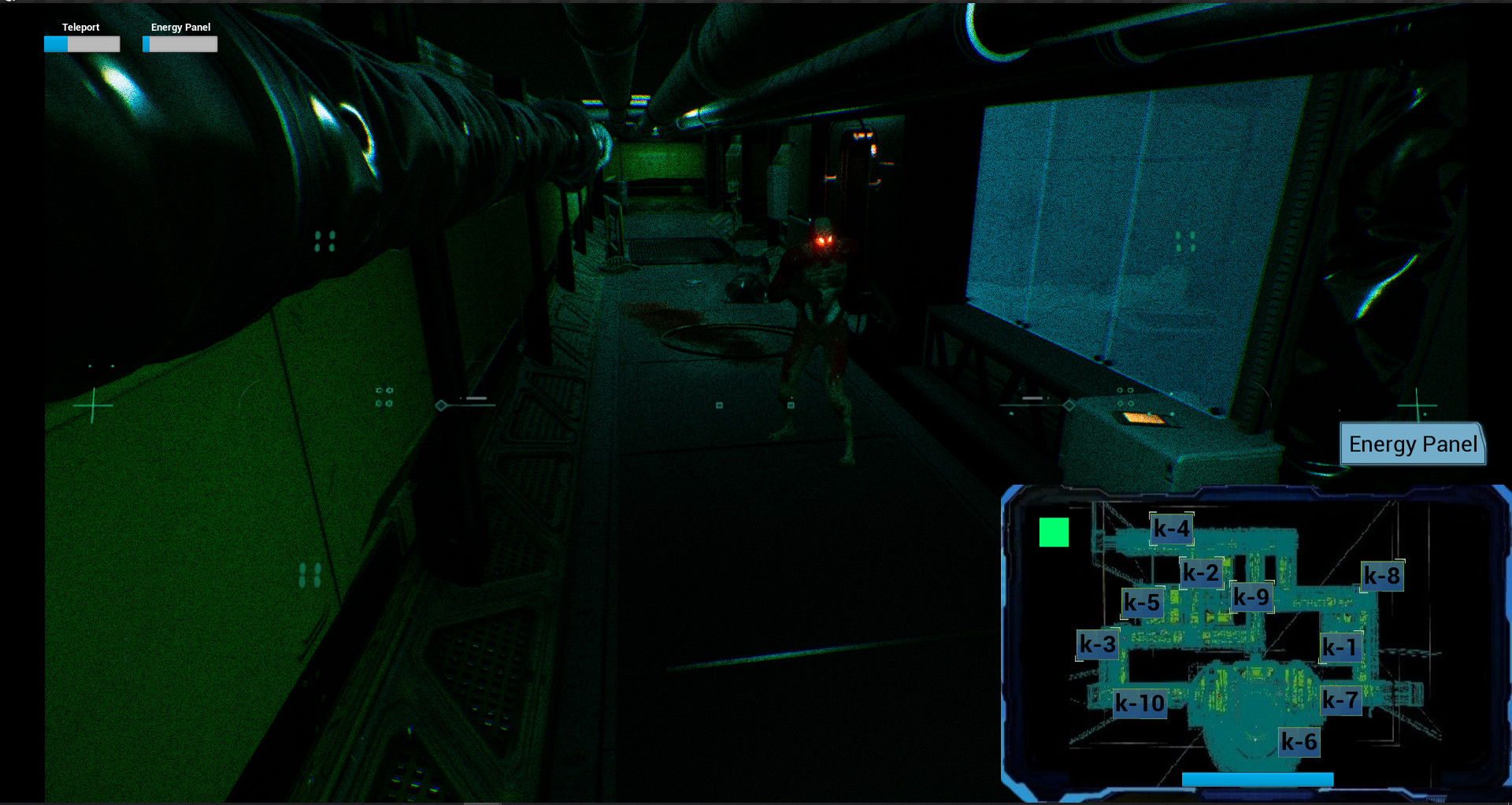Viewport: 1512px width, 805px height.
Task: Select the k-6 marker on the minimap
Action: pos(1299,740)
